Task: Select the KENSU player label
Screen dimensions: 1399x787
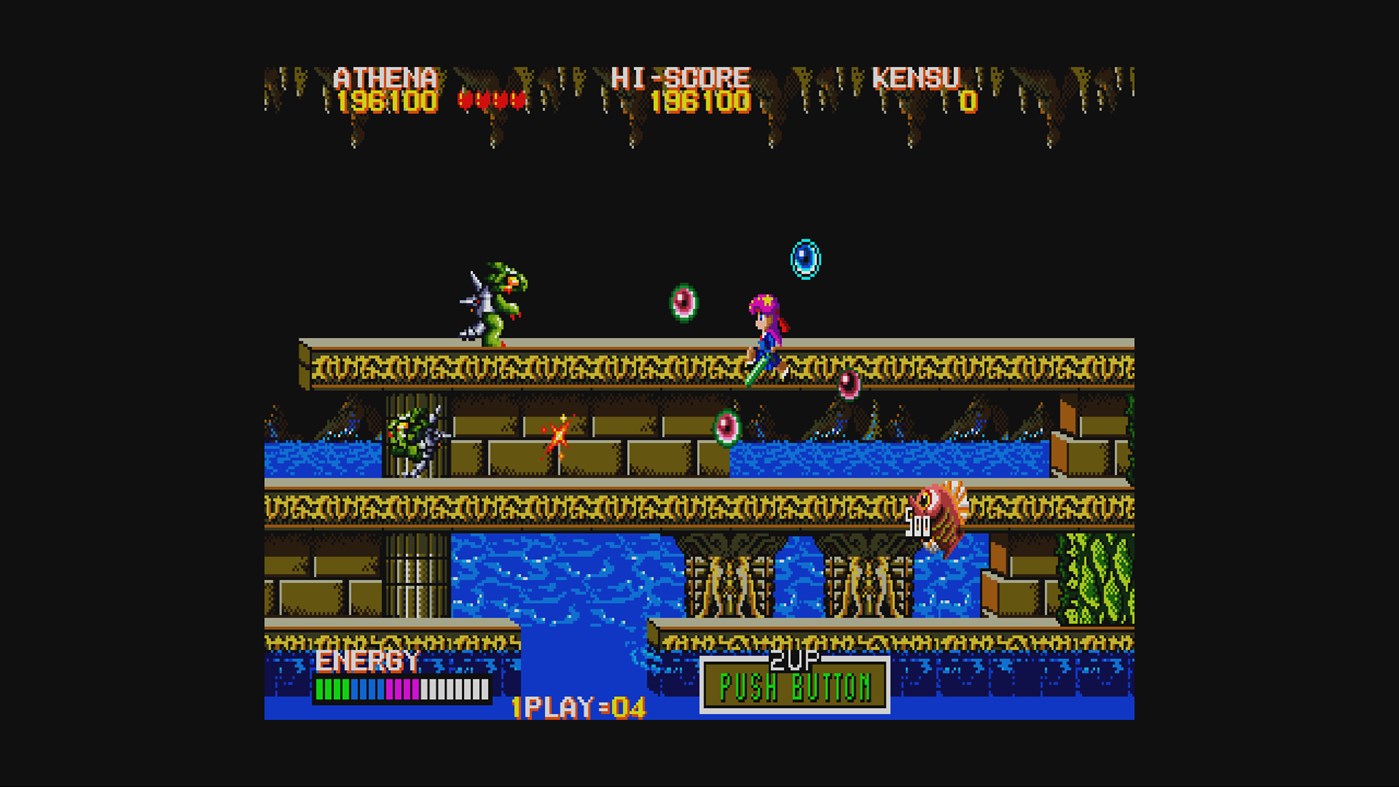Action: point(916,77)
